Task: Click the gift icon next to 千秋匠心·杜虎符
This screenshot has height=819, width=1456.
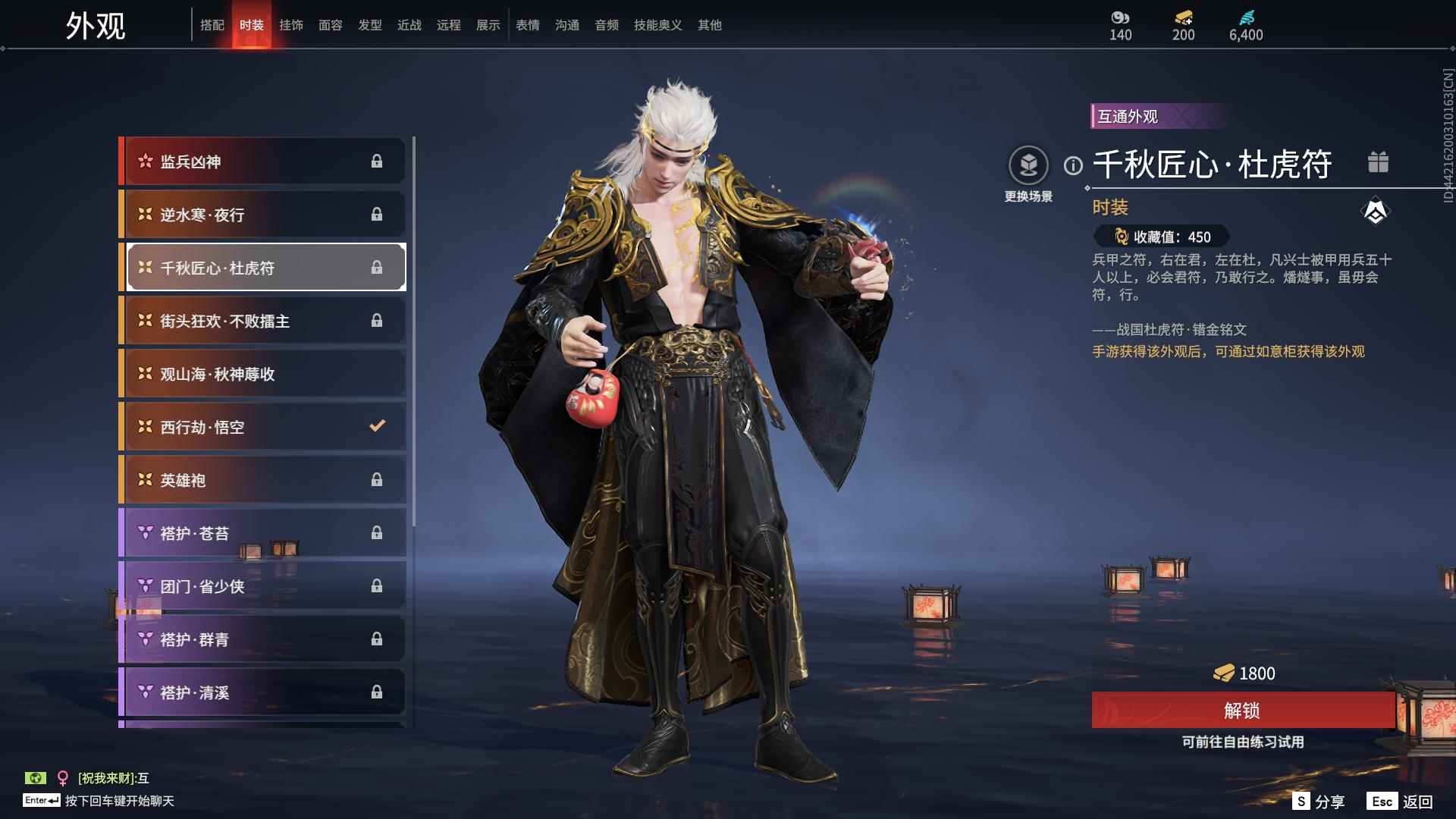Action: click(x=1378, y=162)
